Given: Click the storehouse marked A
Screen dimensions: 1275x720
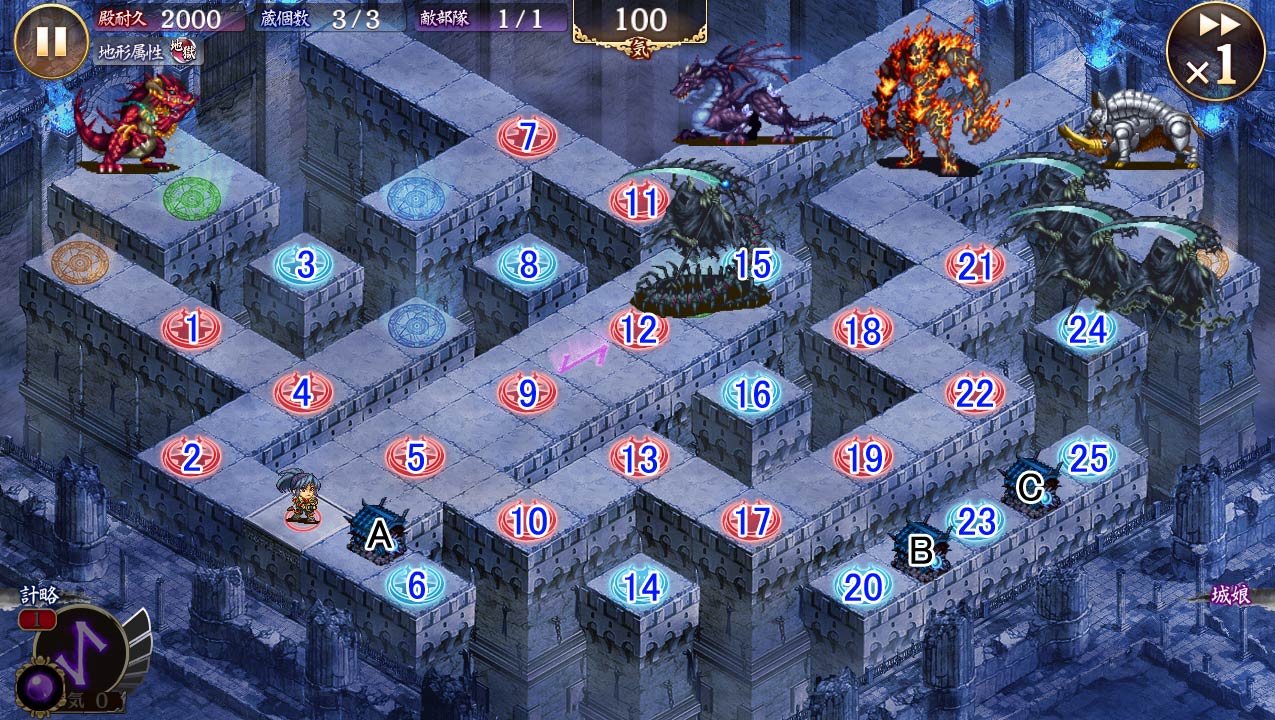Looking at the screenshot, I should pyautogui.click(x=378, y=532).
